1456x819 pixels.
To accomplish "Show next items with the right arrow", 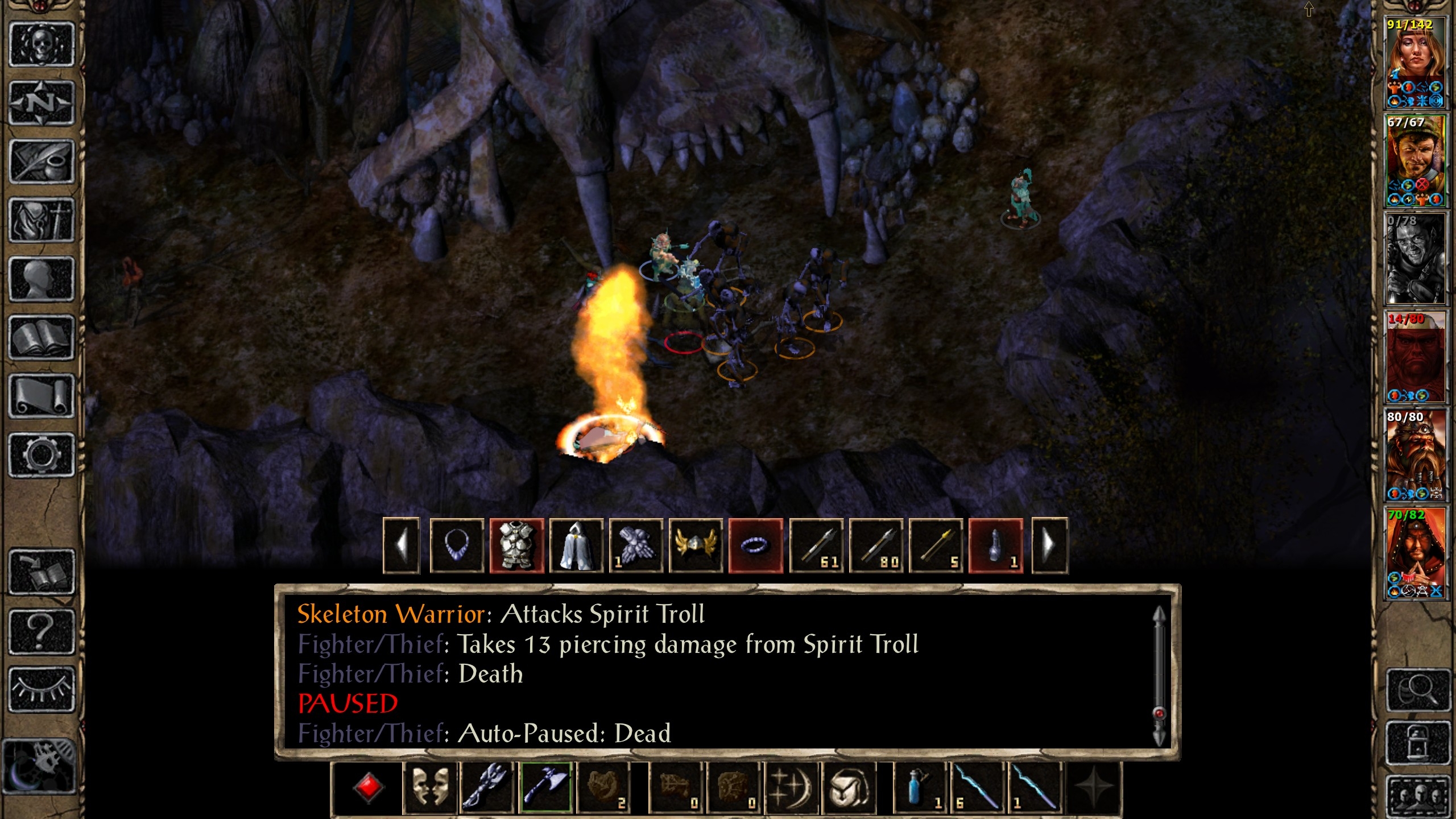I will coord(1049,546).
